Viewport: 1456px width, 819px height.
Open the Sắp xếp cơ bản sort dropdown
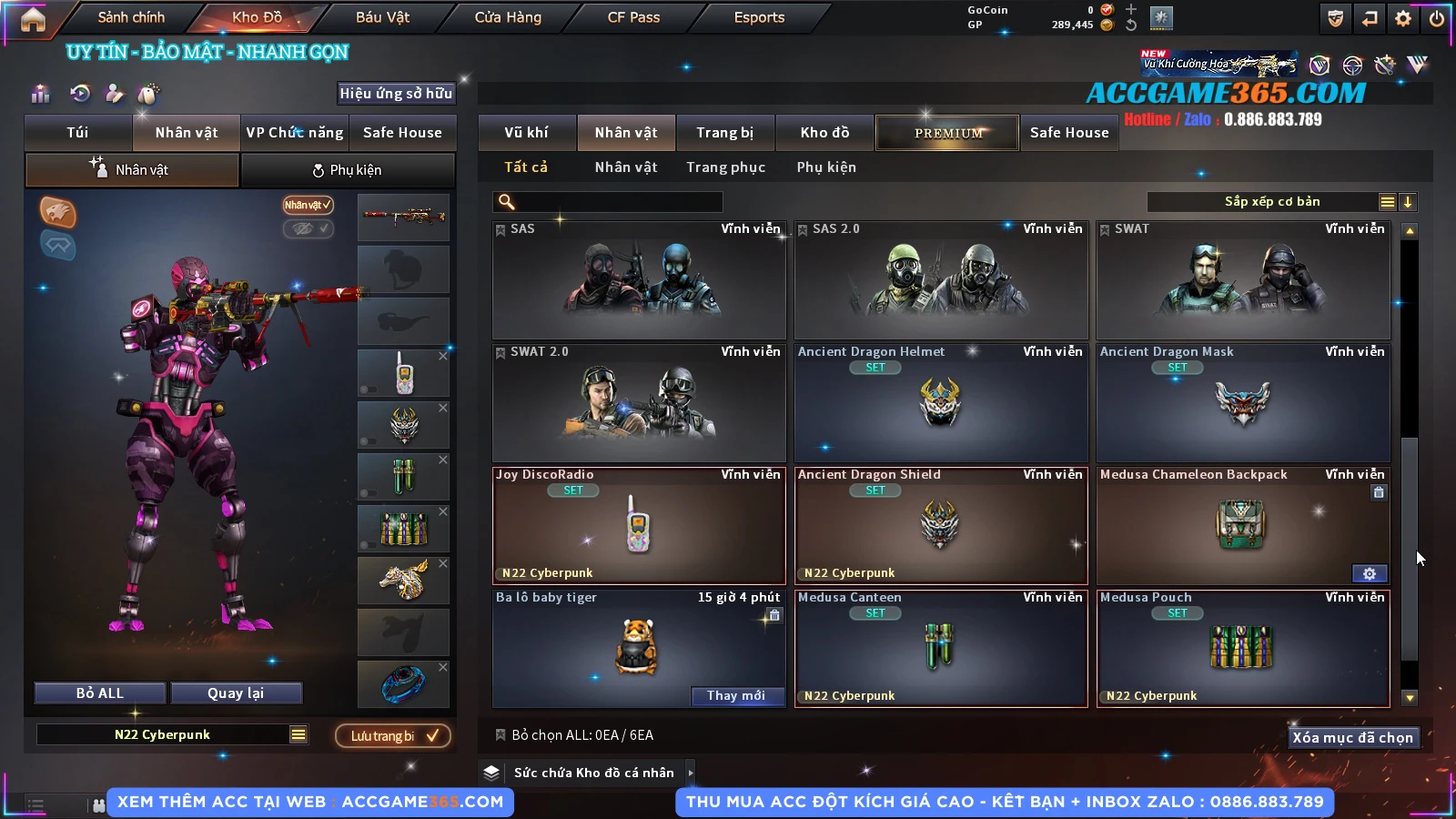pos(1271,202)
